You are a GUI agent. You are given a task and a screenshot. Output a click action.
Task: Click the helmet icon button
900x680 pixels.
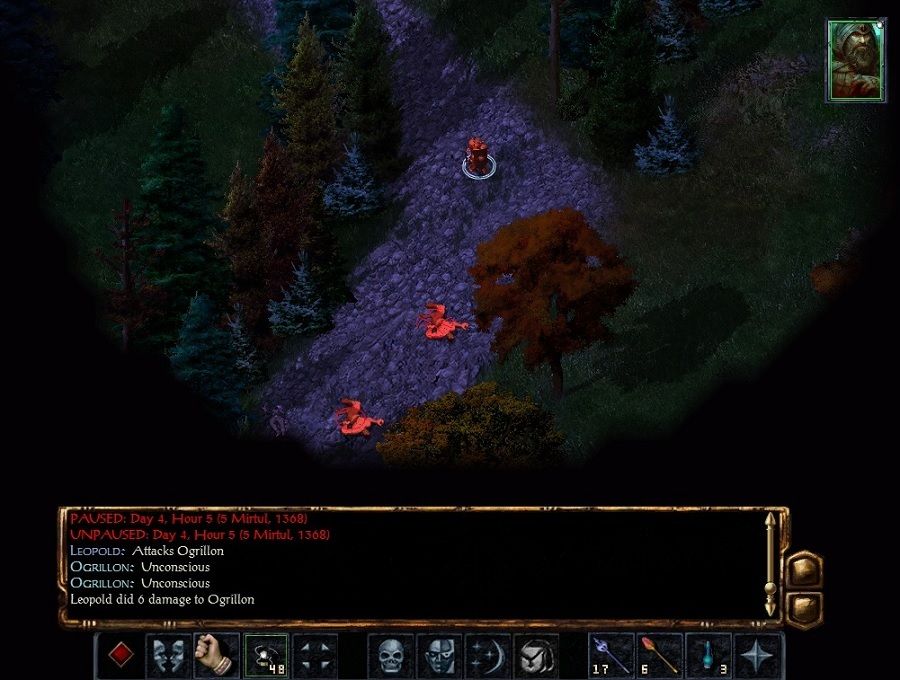[535, 655]
